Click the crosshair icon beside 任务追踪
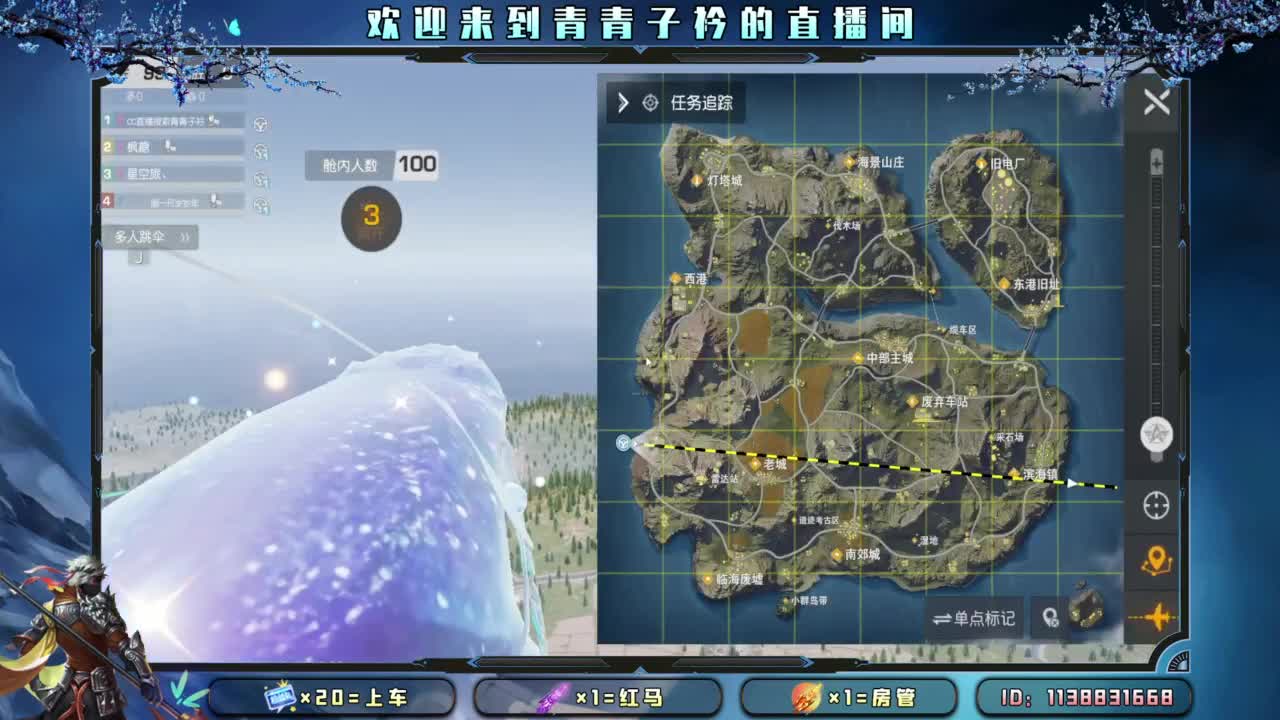This screenshot has width=1280, height=720. [x=648, y=102]
